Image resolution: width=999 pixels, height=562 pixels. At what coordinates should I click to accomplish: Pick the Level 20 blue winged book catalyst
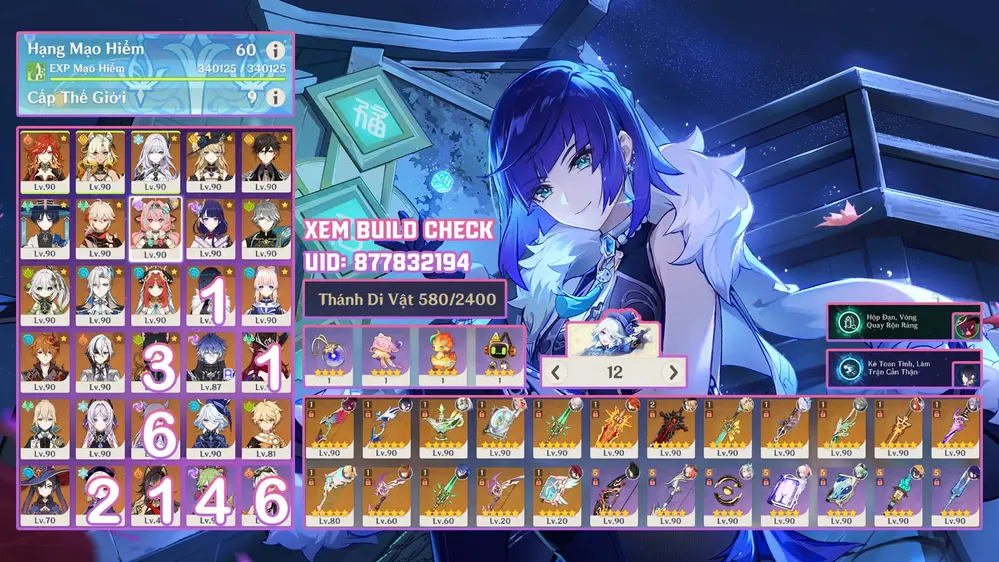[x=557, y=494]
